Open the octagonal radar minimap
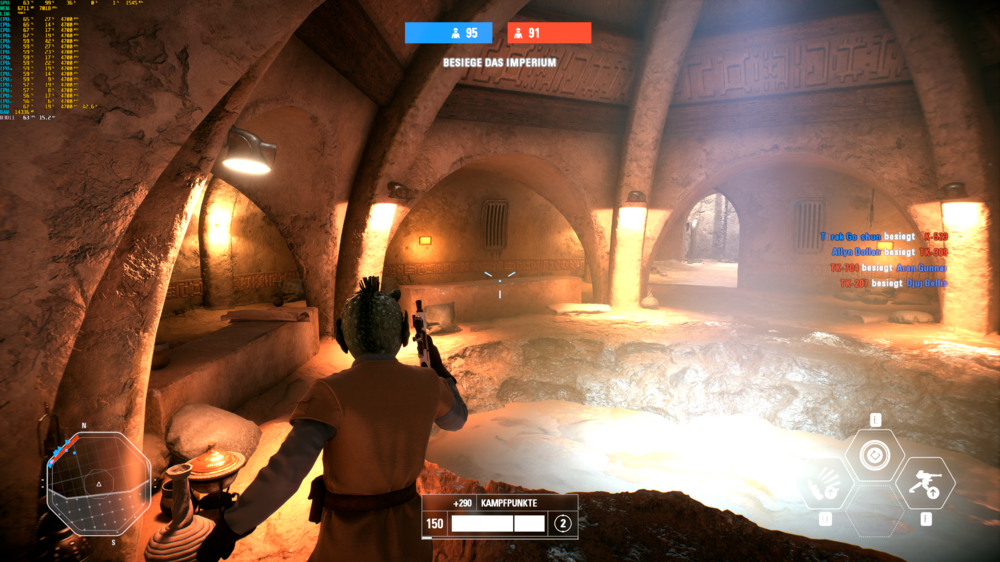1000x562 pixels. (x=98, y=484)
